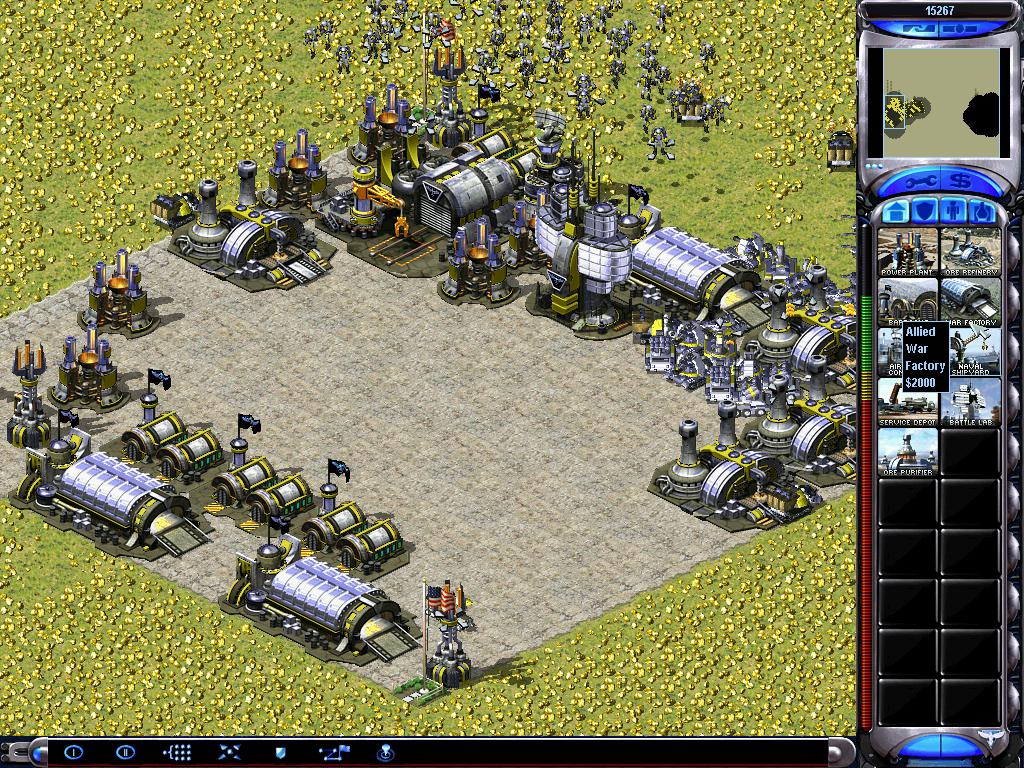
Task: Select the Naval Shipyard build icon
Action: click(x=970, y=351)
